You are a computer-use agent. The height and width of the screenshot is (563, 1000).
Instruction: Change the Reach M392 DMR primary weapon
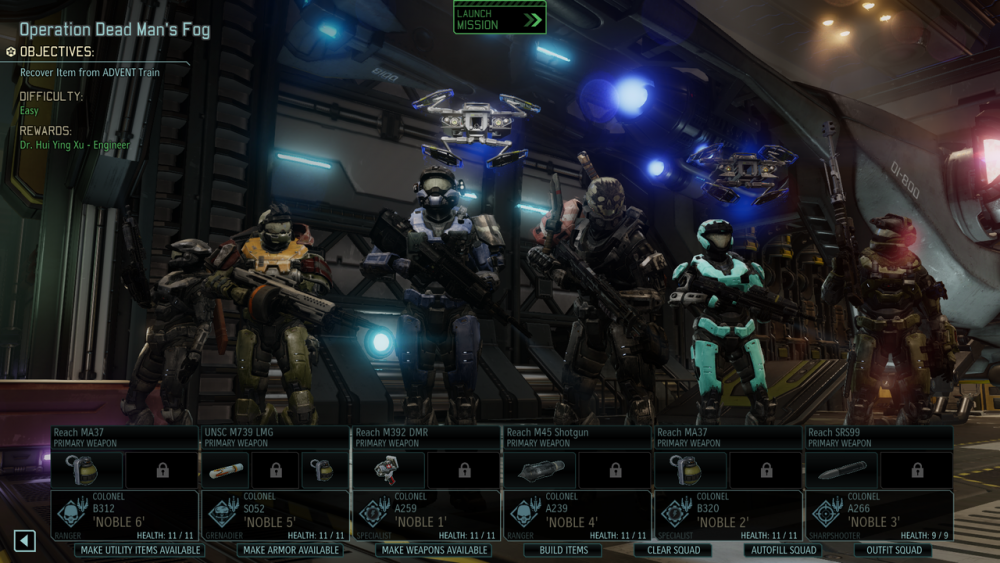(x=425, y=437)
